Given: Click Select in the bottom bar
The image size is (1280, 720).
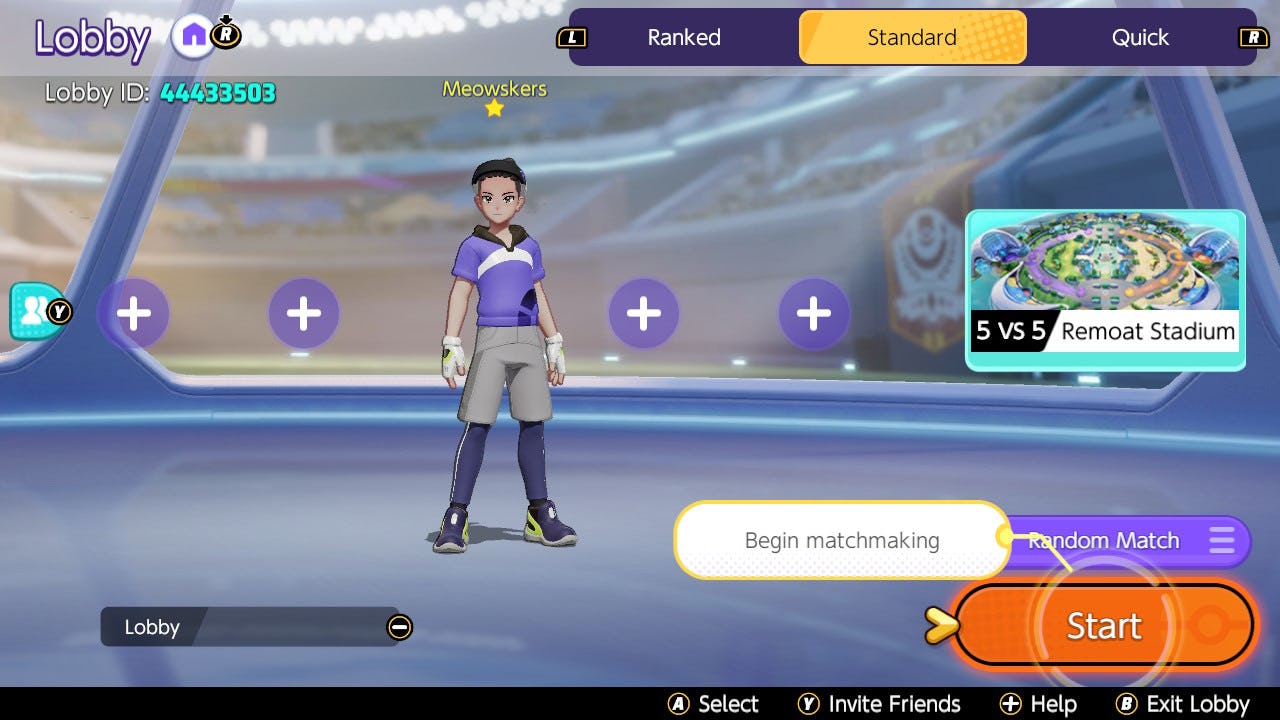Looking at the screenshot, I should coord(715,703).
